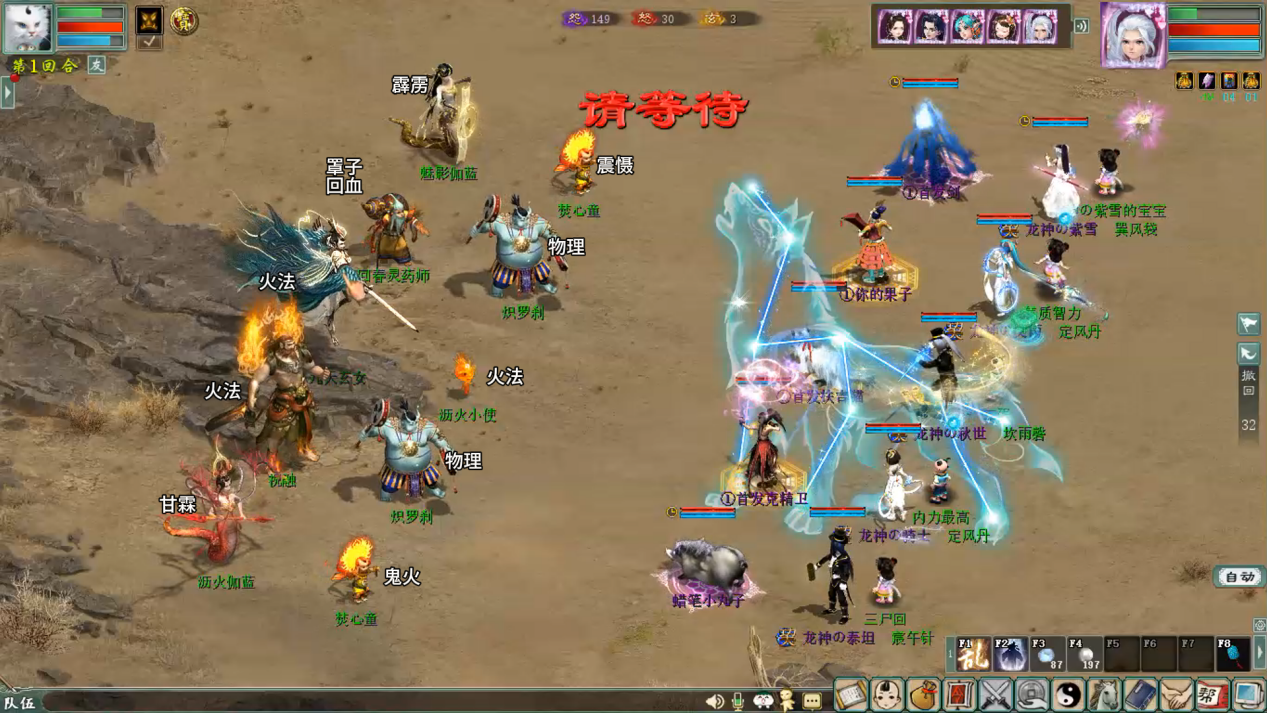Open the crossed swords combat menu

click(x=996, y=694)
